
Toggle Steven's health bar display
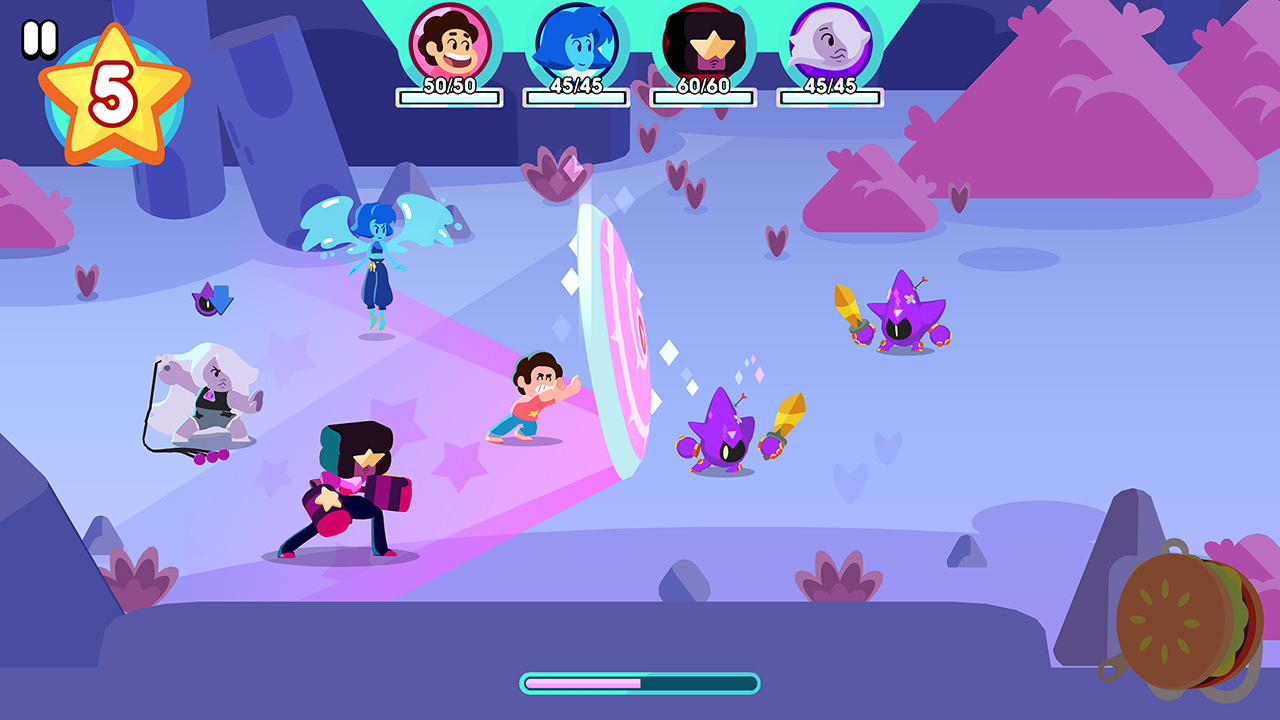[x=449, y=95]
